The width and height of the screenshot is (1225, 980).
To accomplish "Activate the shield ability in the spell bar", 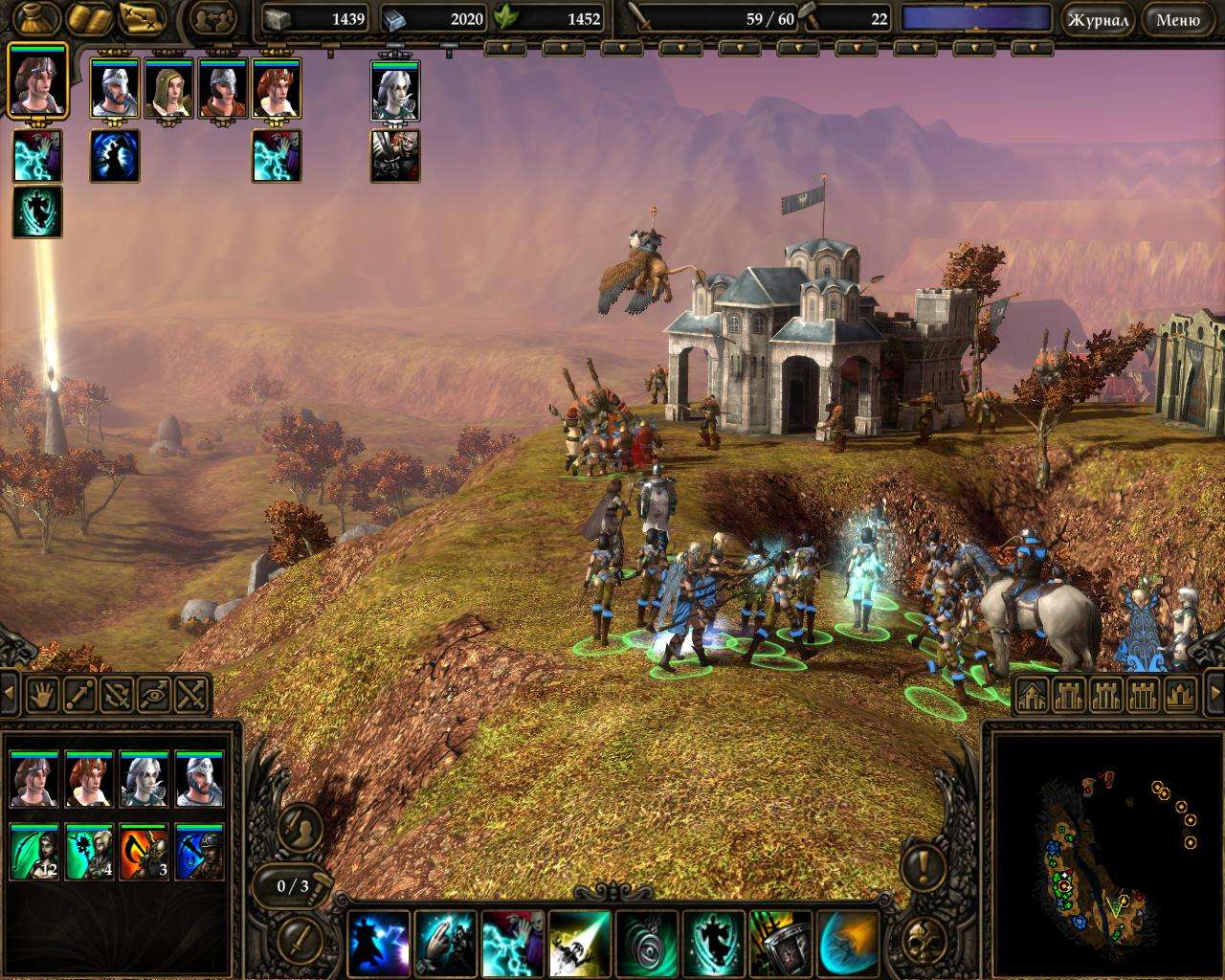I will [x=780, y=943].
